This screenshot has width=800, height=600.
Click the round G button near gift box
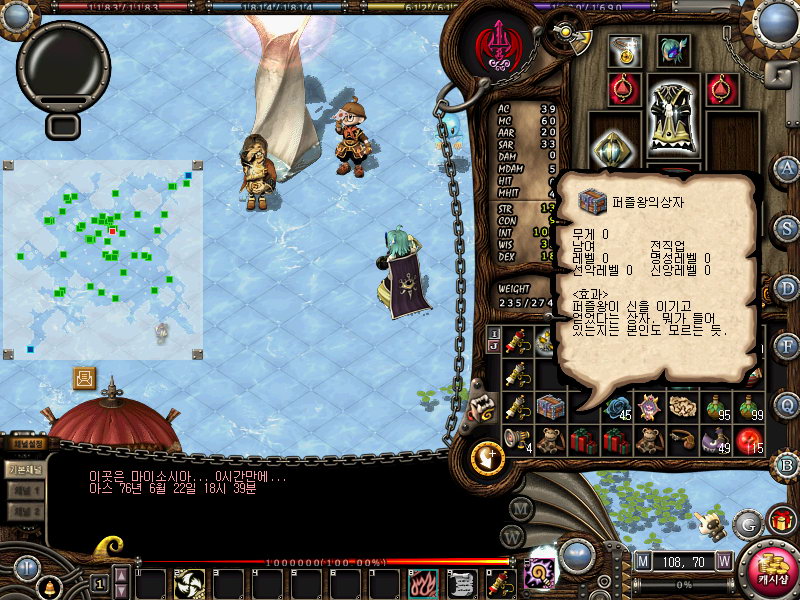pyautogui.click(x=746, y=523)
